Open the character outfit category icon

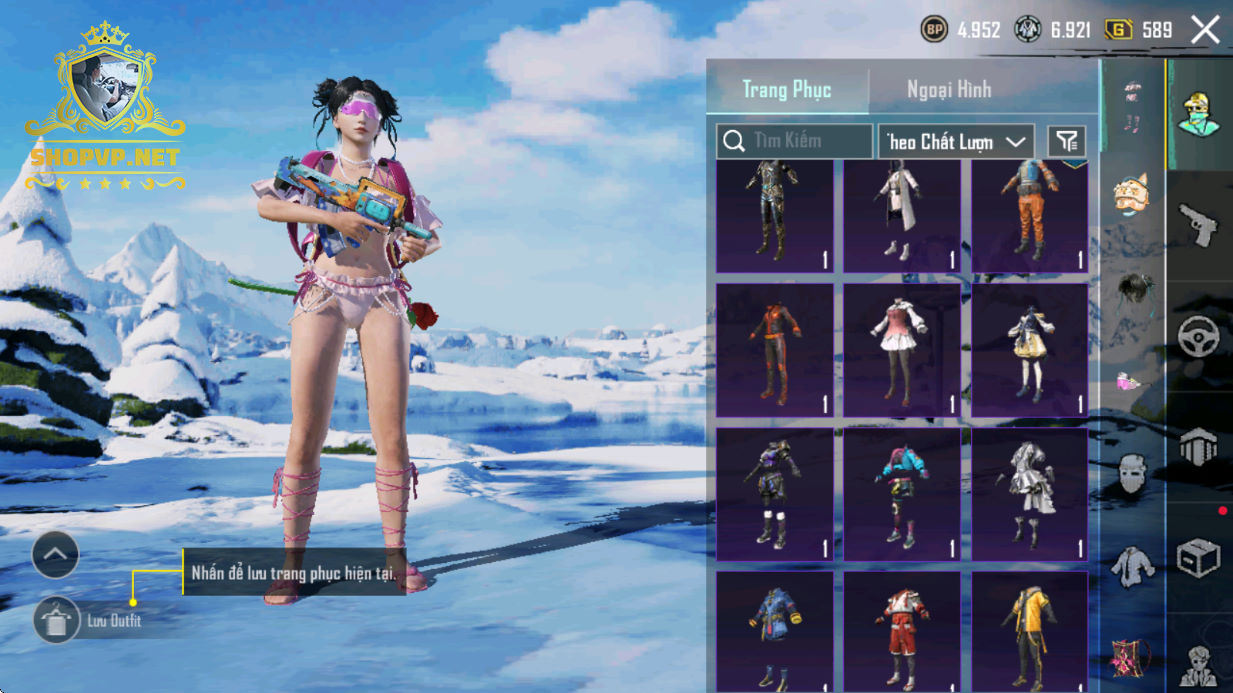coord(1198,113)
